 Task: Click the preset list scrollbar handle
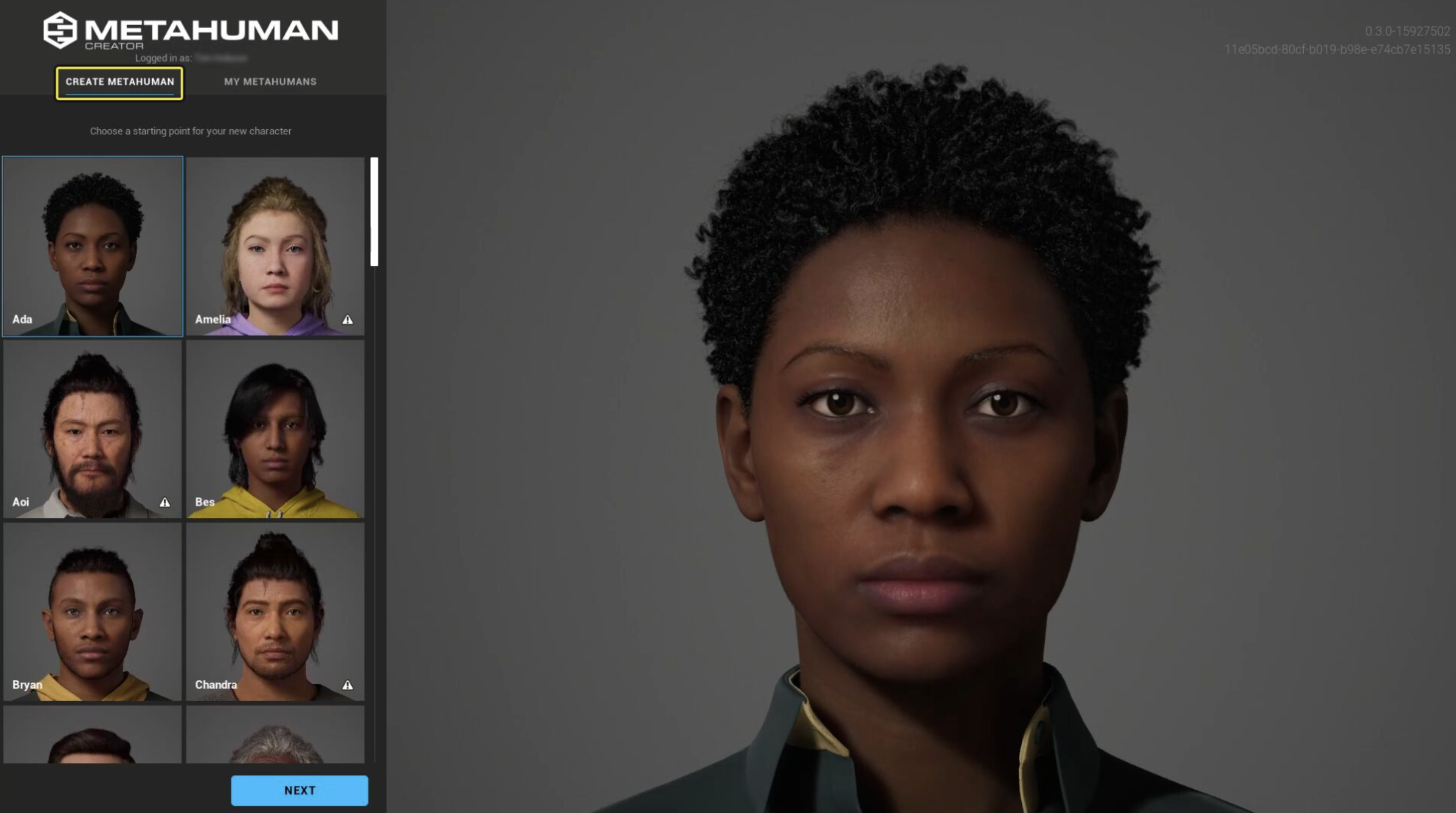tap(374, 211)
